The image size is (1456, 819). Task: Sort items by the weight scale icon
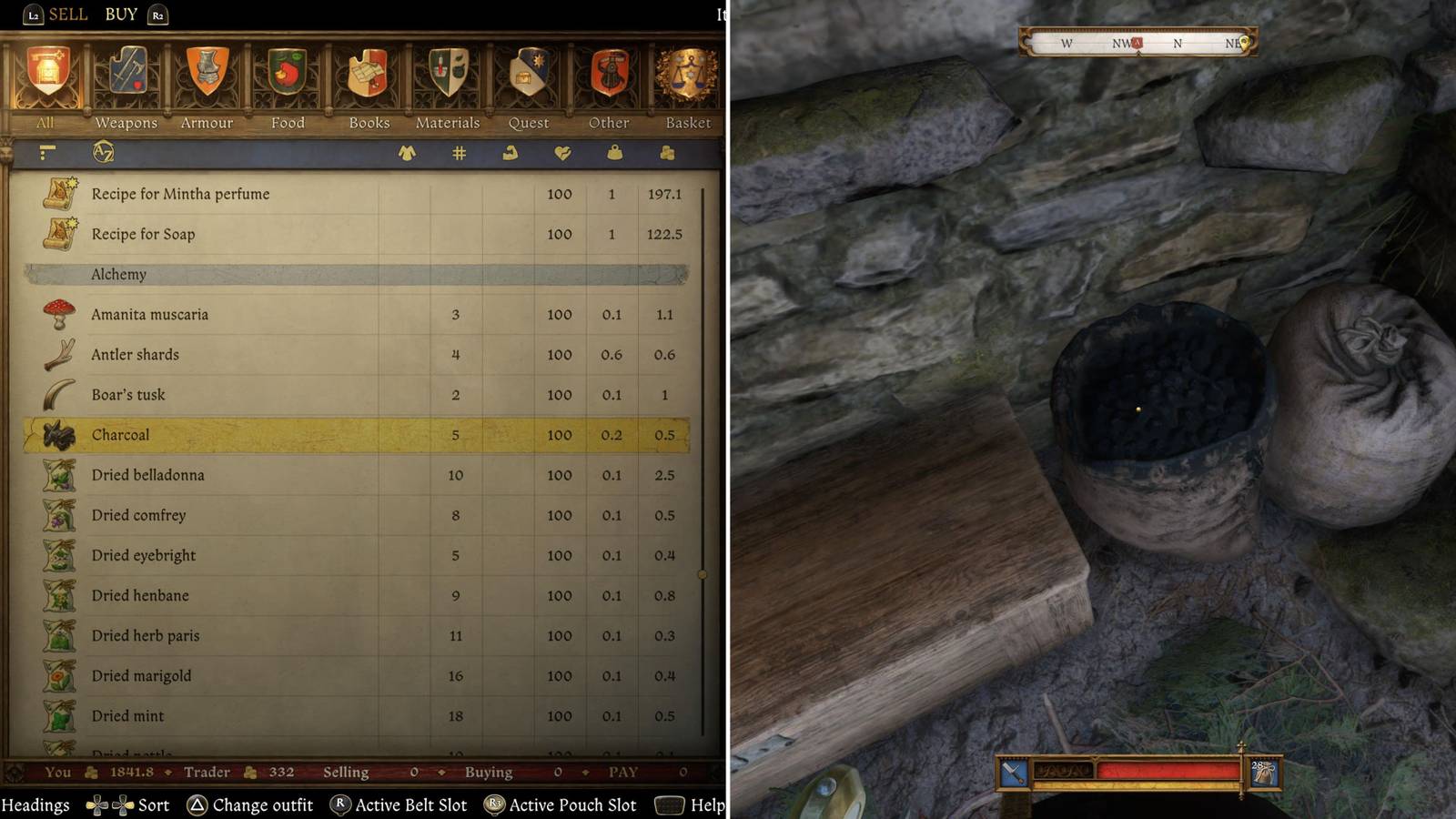(x=614, y=154)
